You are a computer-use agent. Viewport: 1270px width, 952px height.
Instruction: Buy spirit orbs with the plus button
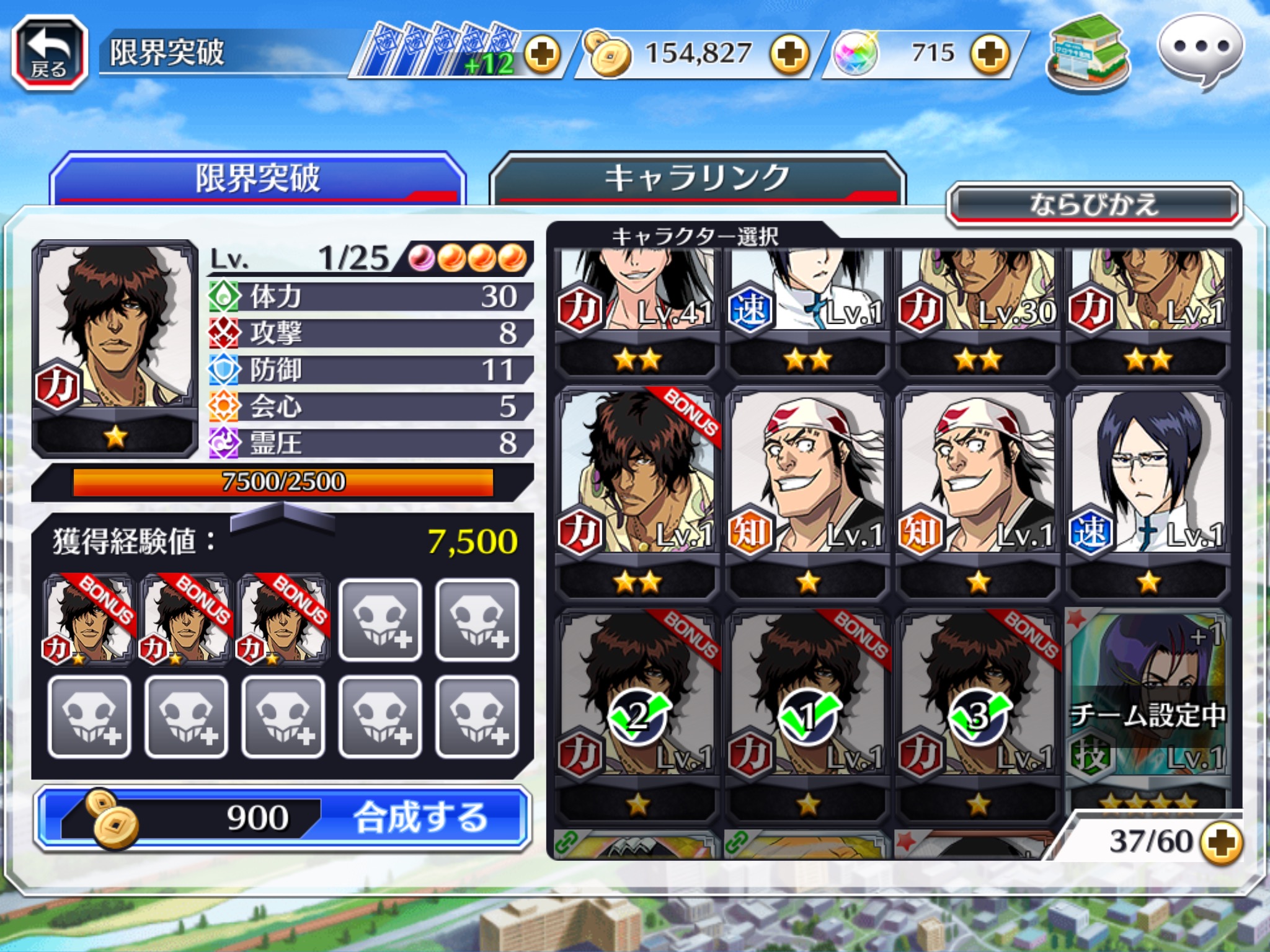[990, 55]
